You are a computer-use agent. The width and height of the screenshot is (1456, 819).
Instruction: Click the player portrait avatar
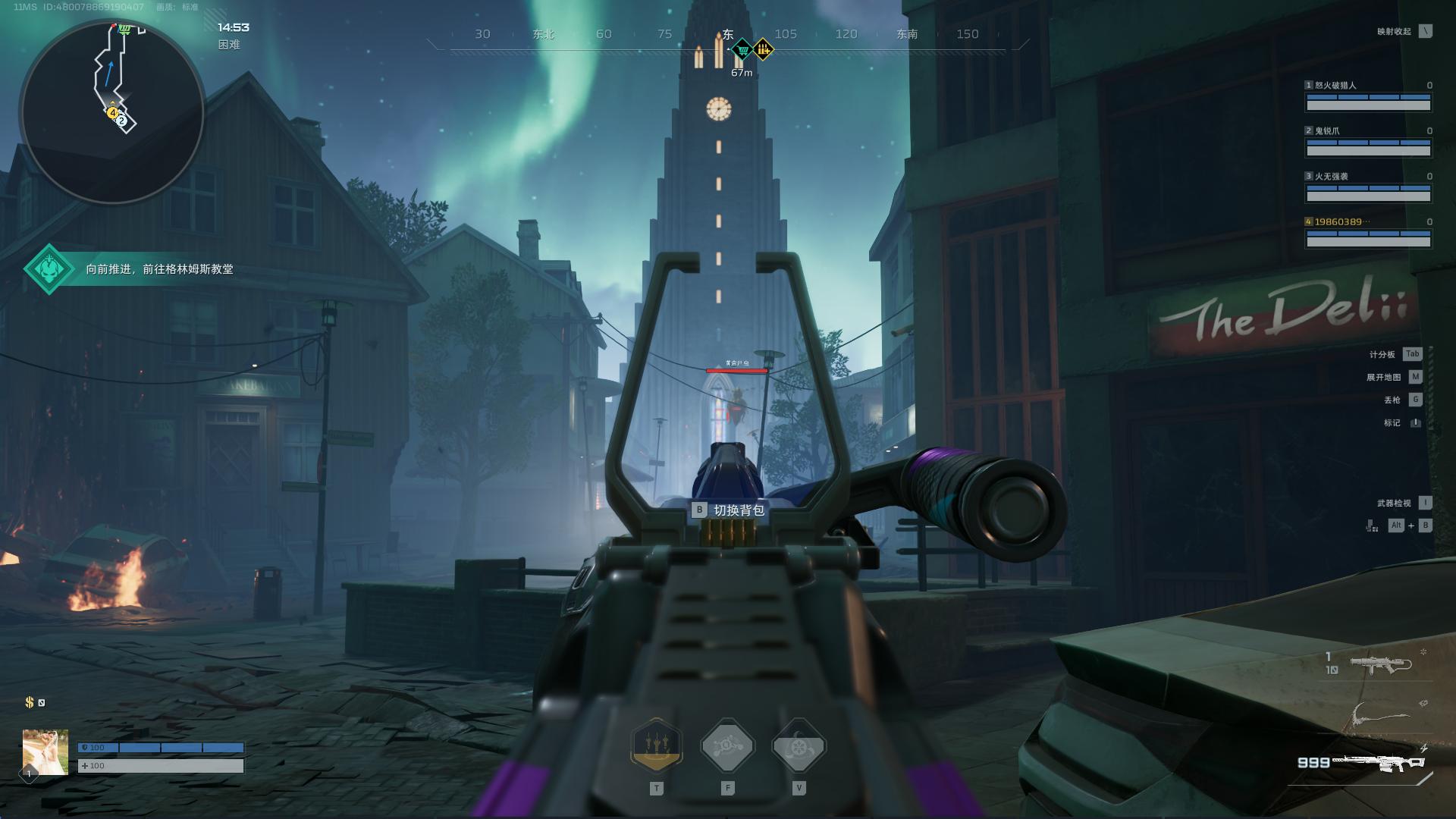coord(45,752)
